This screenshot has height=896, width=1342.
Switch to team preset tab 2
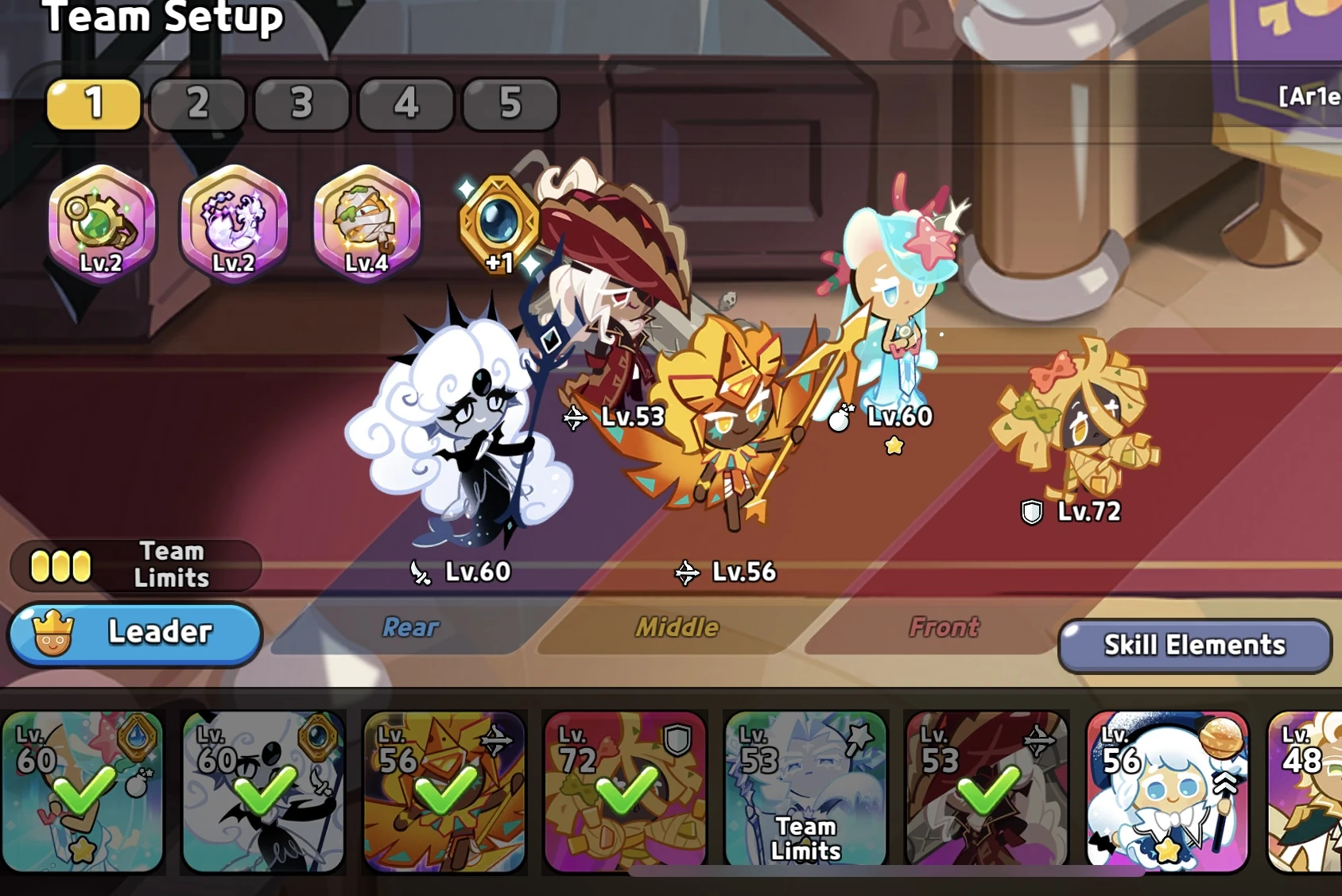pos(196,103)
